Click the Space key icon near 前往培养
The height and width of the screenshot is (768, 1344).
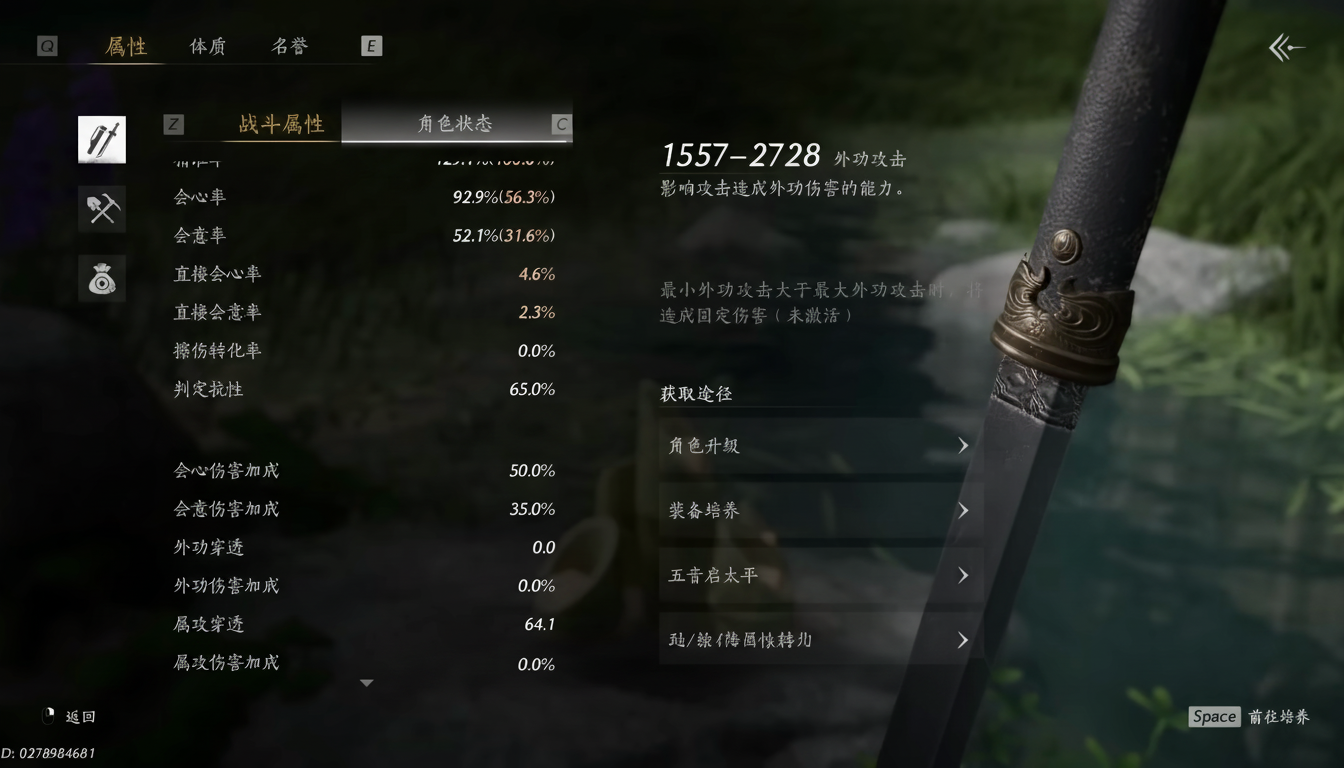click(x=1214, y=716)
